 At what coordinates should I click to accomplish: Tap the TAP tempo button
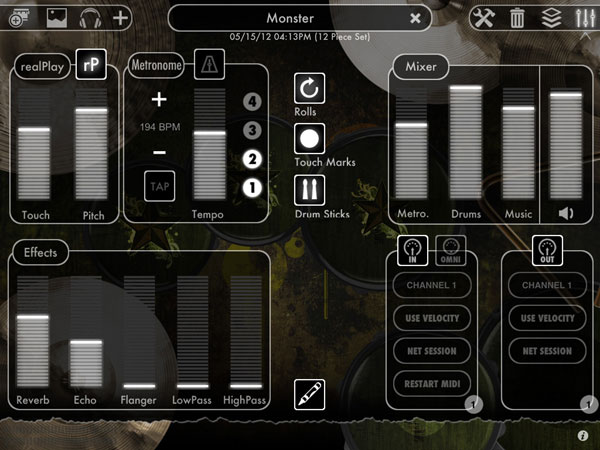pyautogui.click(x=158, y=186)
